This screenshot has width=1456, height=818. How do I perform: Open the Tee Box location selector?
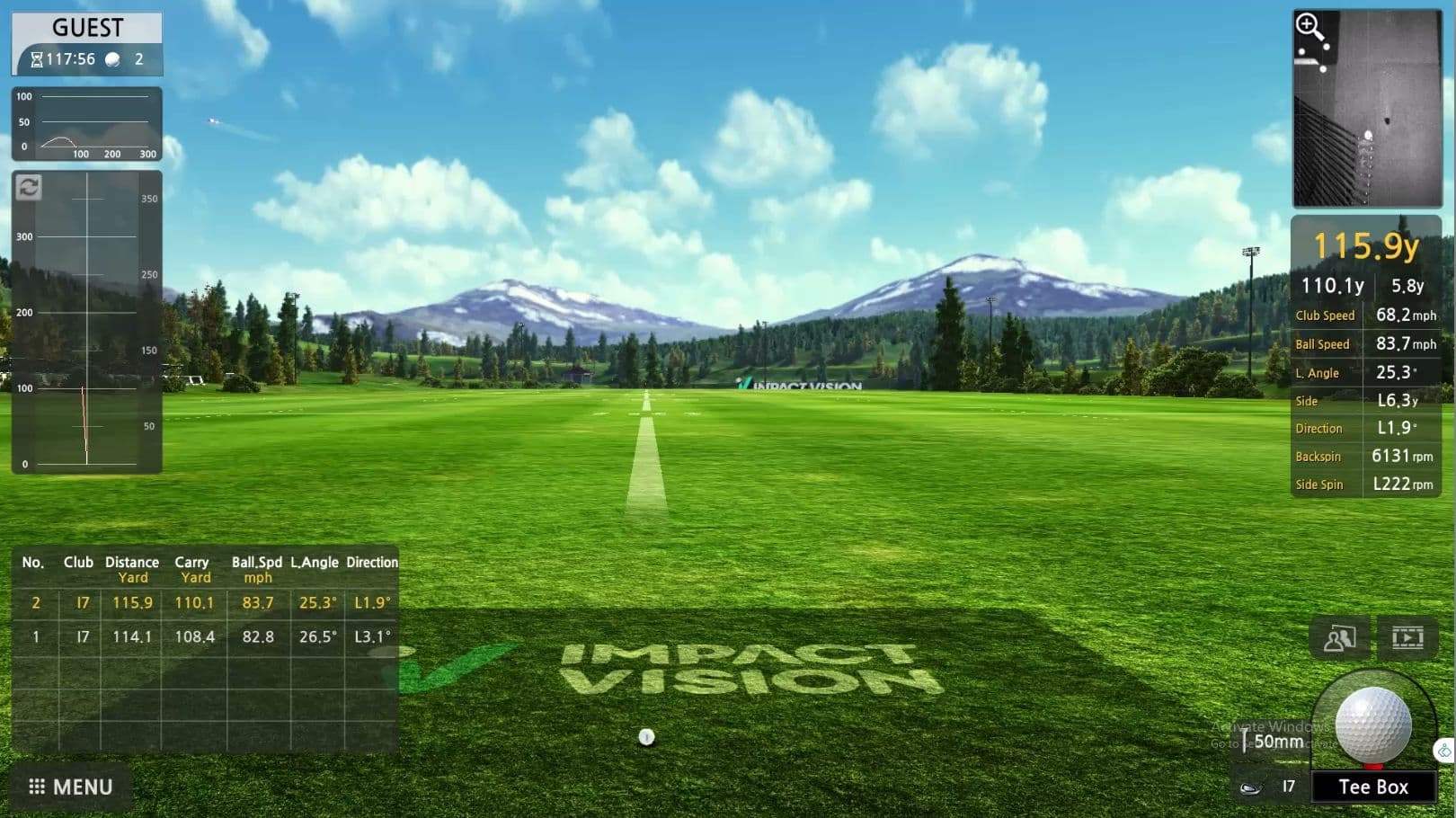[x=1374, y=786]
